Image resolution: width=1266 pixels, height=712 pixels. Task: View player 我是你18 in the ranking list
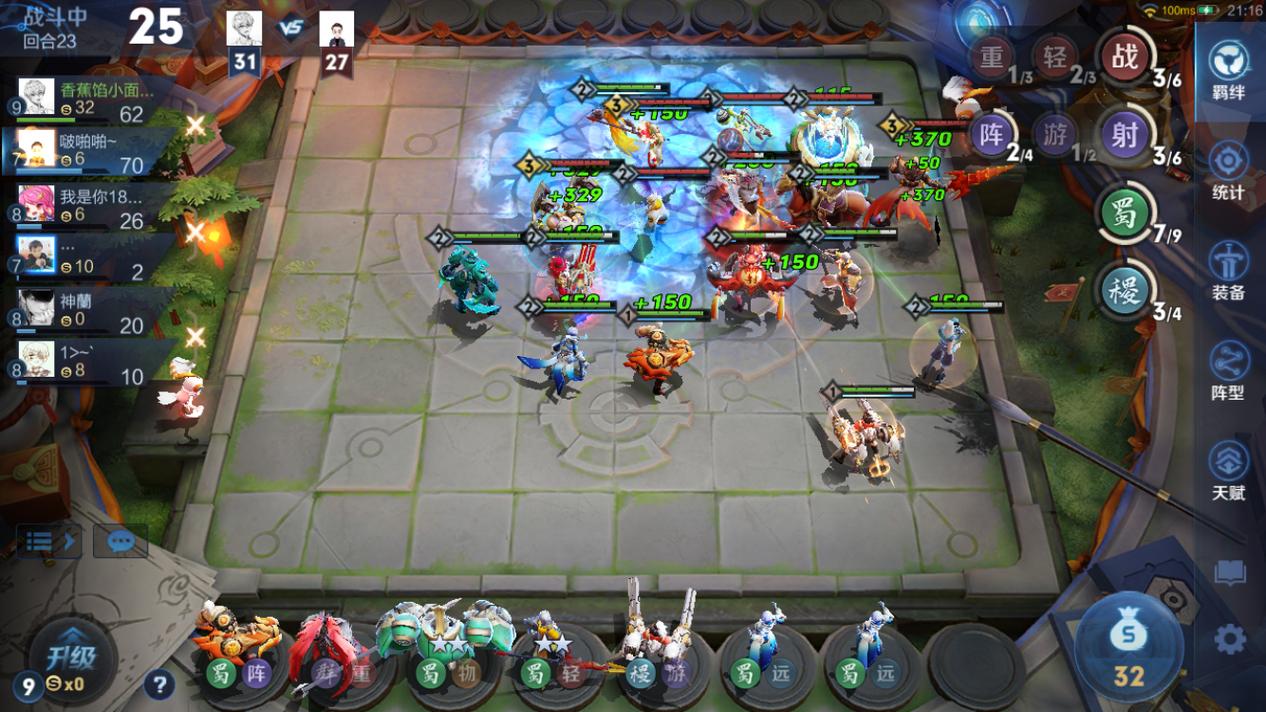pyautogui.click(x=90, y=205)
